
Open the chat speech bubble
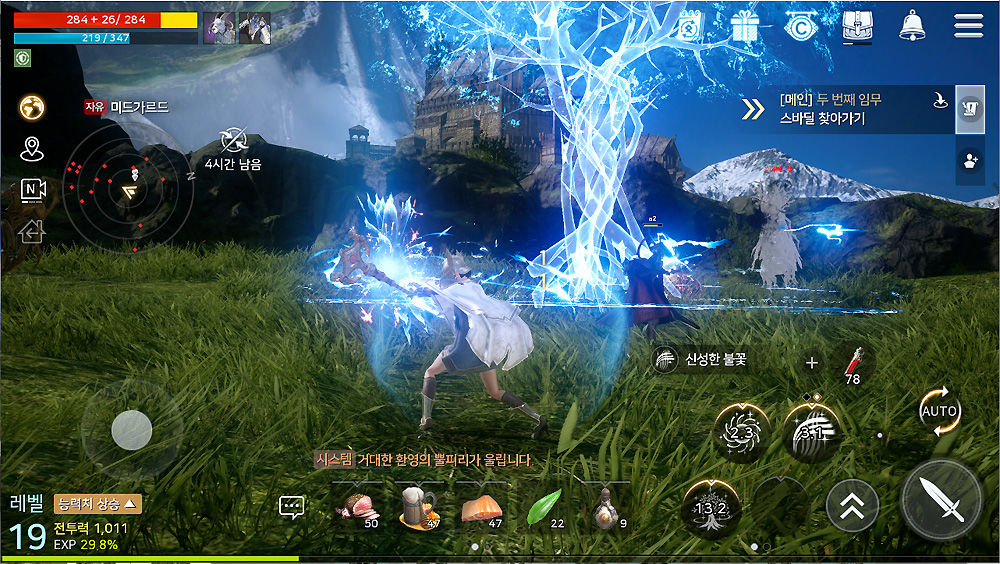pyautogui.click(x=292, y=507)
